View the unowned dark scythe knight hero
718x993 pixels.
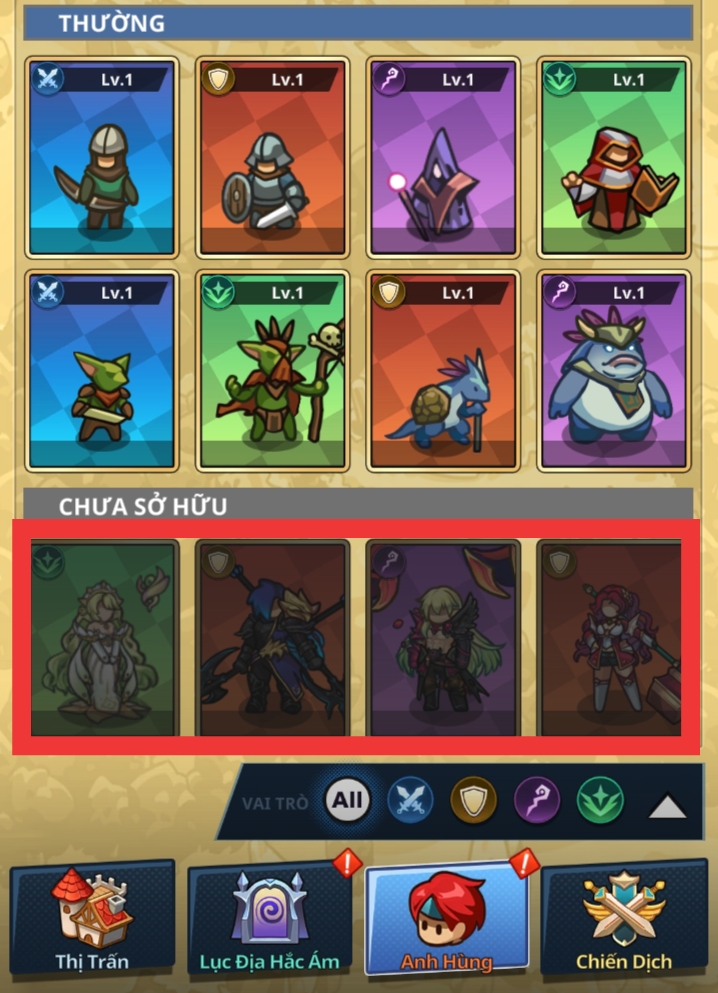coord(273,638)
